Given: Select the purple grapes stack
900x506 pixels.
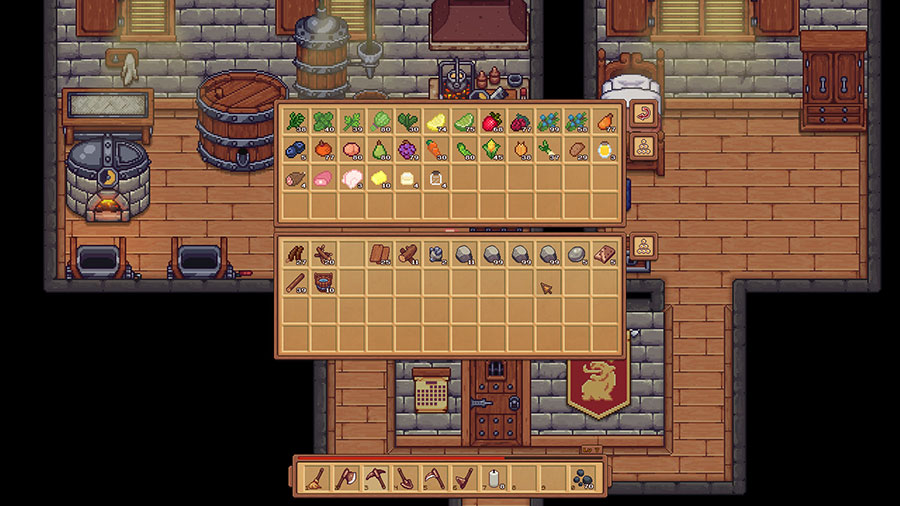Looking at the screenshot, I should click(407, 150).
